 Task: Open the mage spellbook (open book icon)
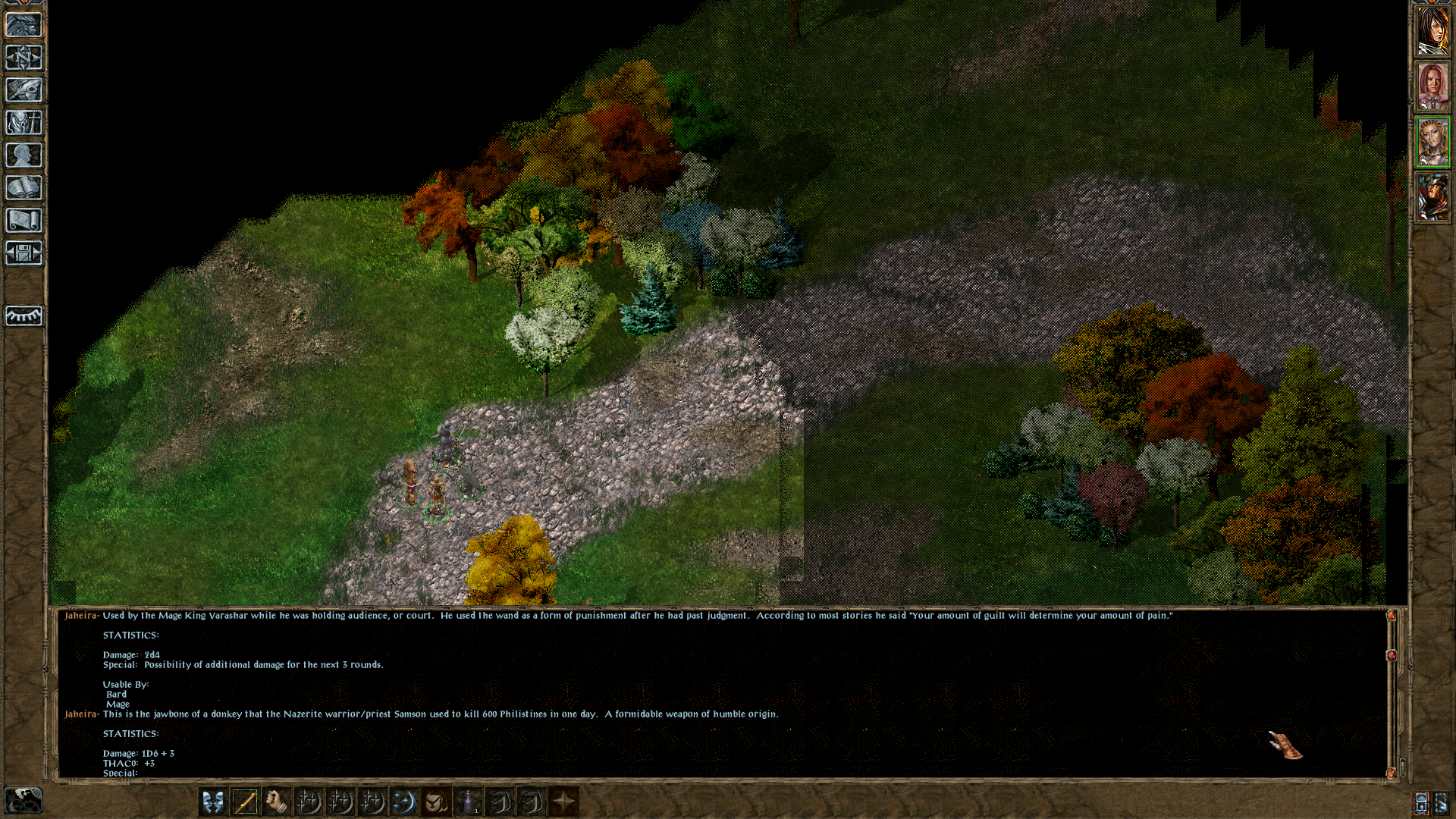pyautogui.click(x=24, y=188)
